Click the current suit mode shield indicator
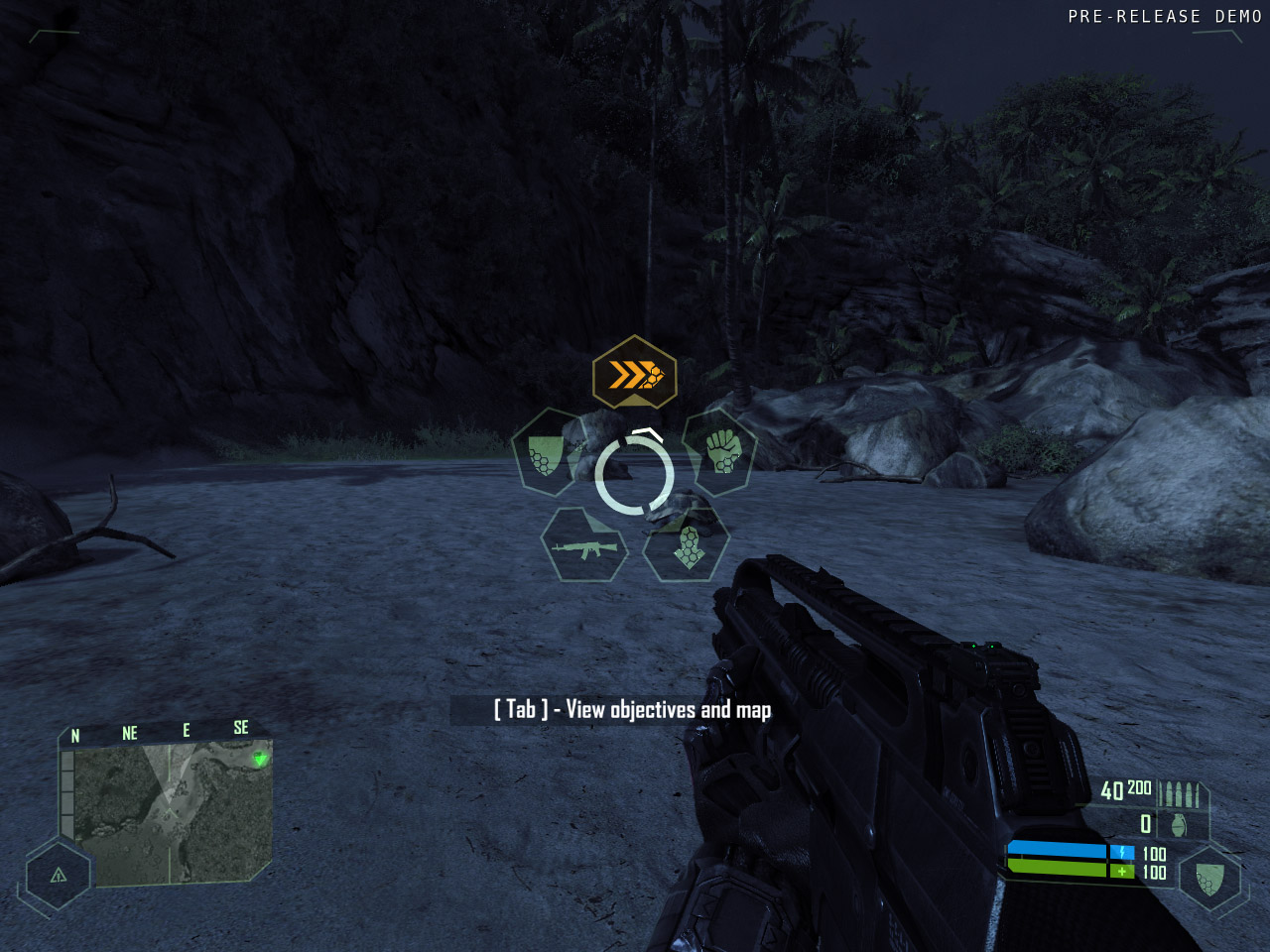Image resolution: width=1270 pixels, height=952 pixels. pos(1208,878)
